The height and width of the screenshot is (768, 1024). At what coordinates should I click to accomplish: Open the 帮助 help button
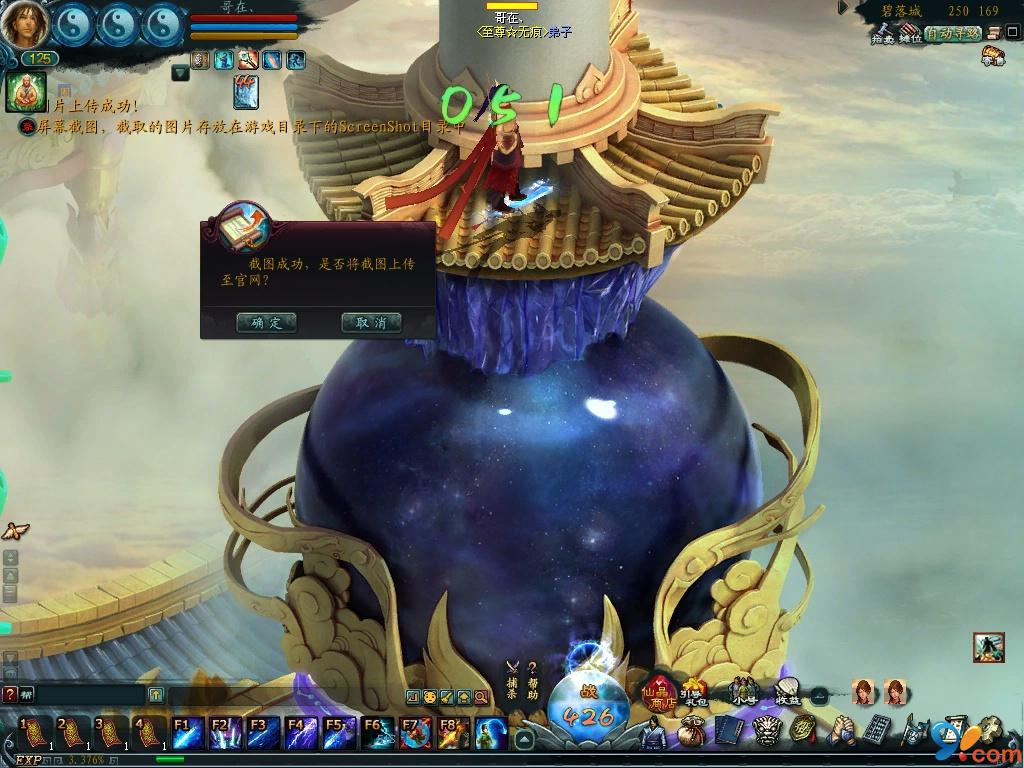click(x=533, y=681)
